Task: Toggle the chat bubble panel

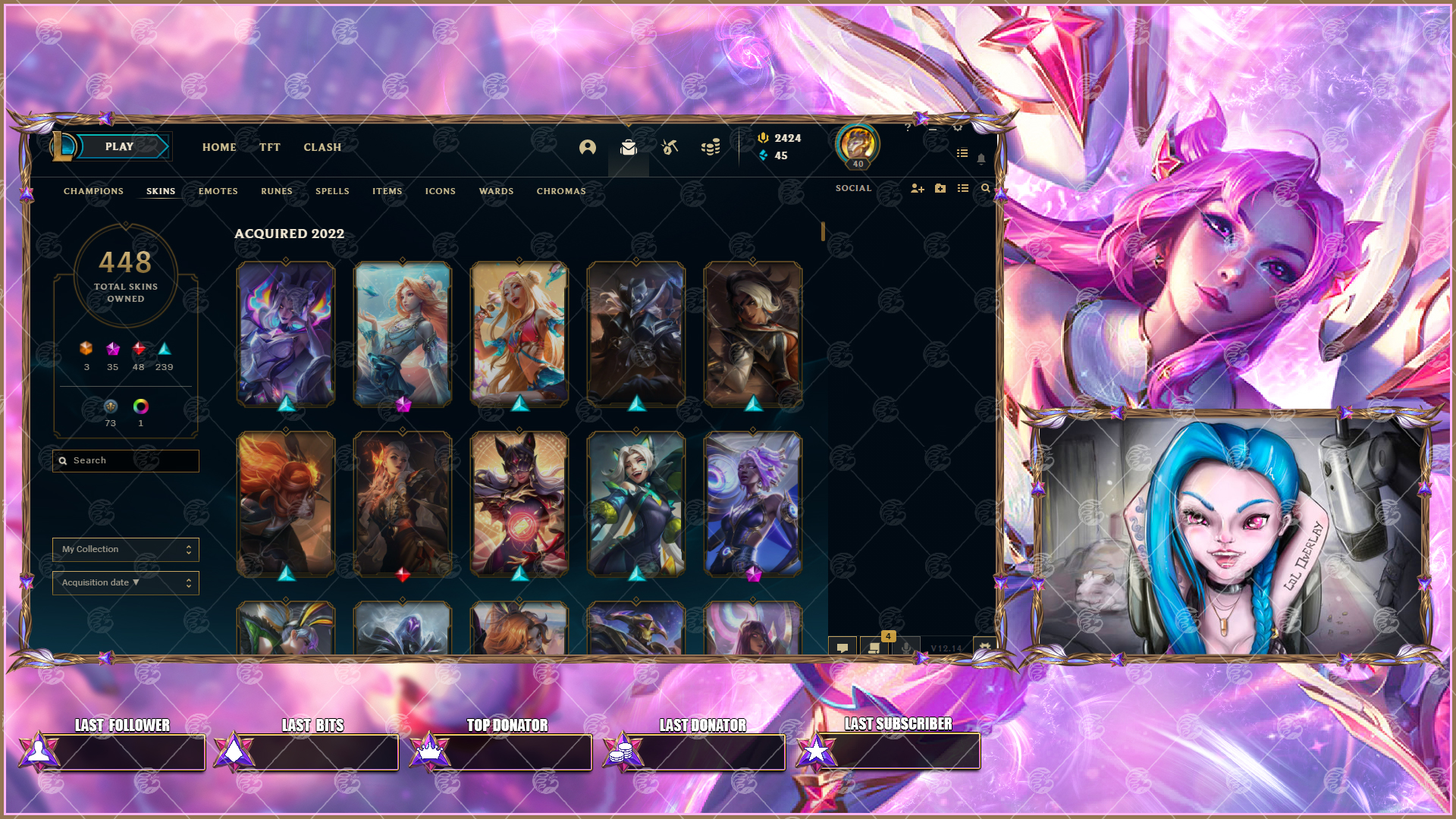Action: [x=842, y=648]
